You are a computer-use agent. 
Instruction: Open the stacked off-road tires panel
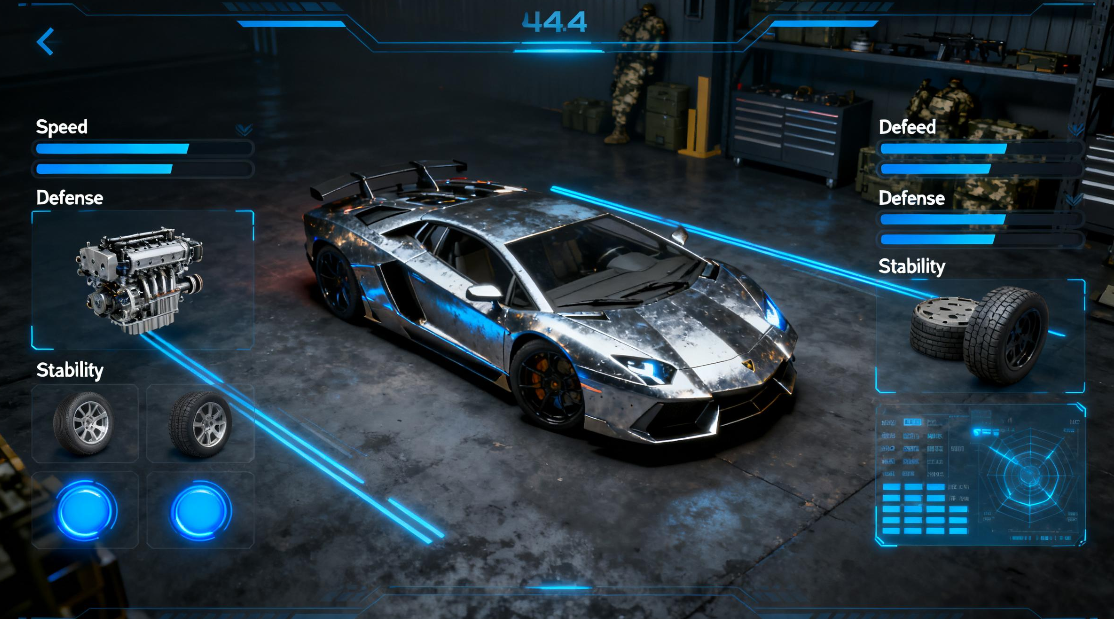pos(980,336)
